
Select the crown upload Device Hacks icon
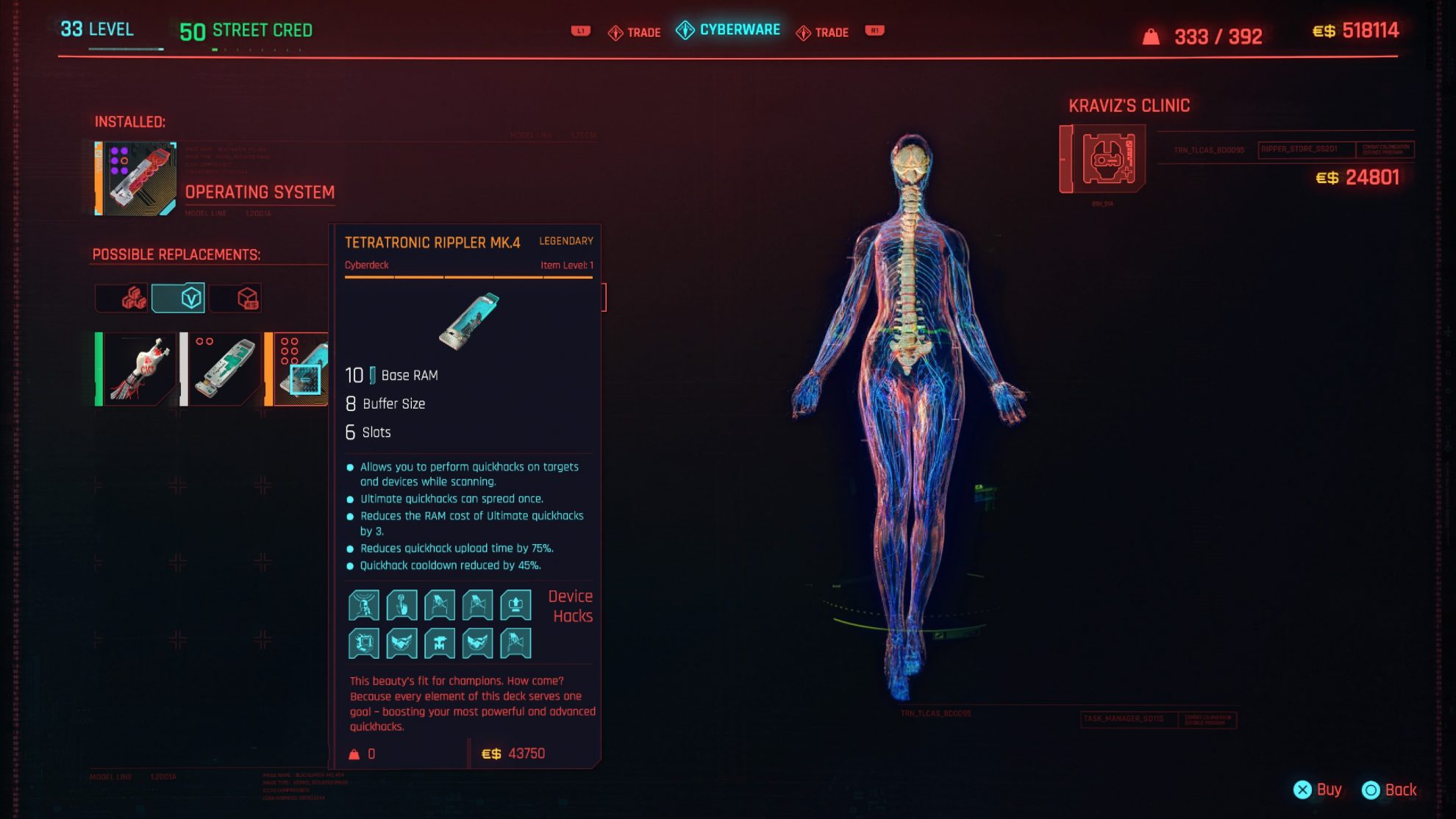[x=515, y=604]
